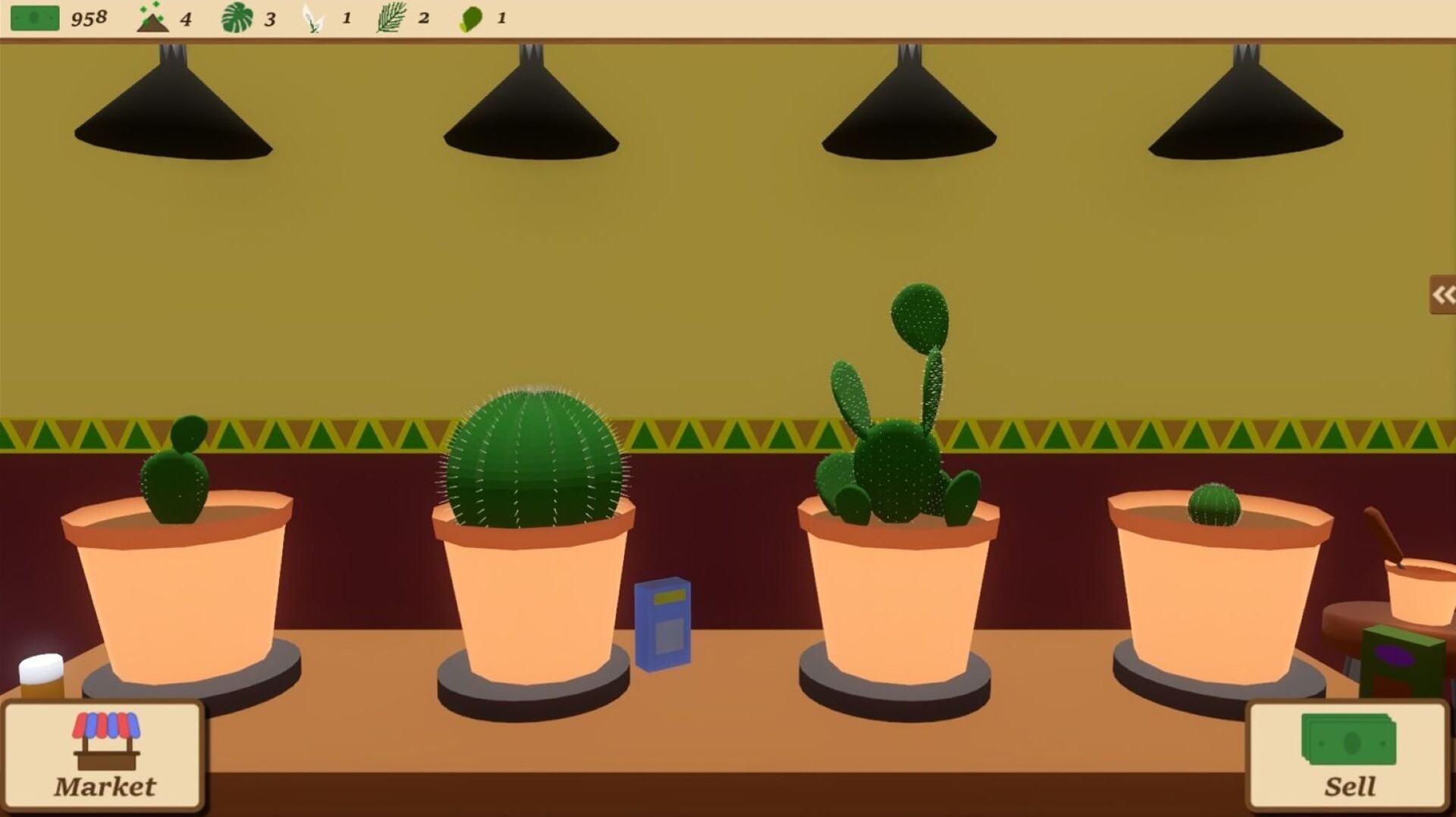Screen dimensions: 1456x817
Task: Sell your plants with the Sell button
Action: click(1350, 758)
